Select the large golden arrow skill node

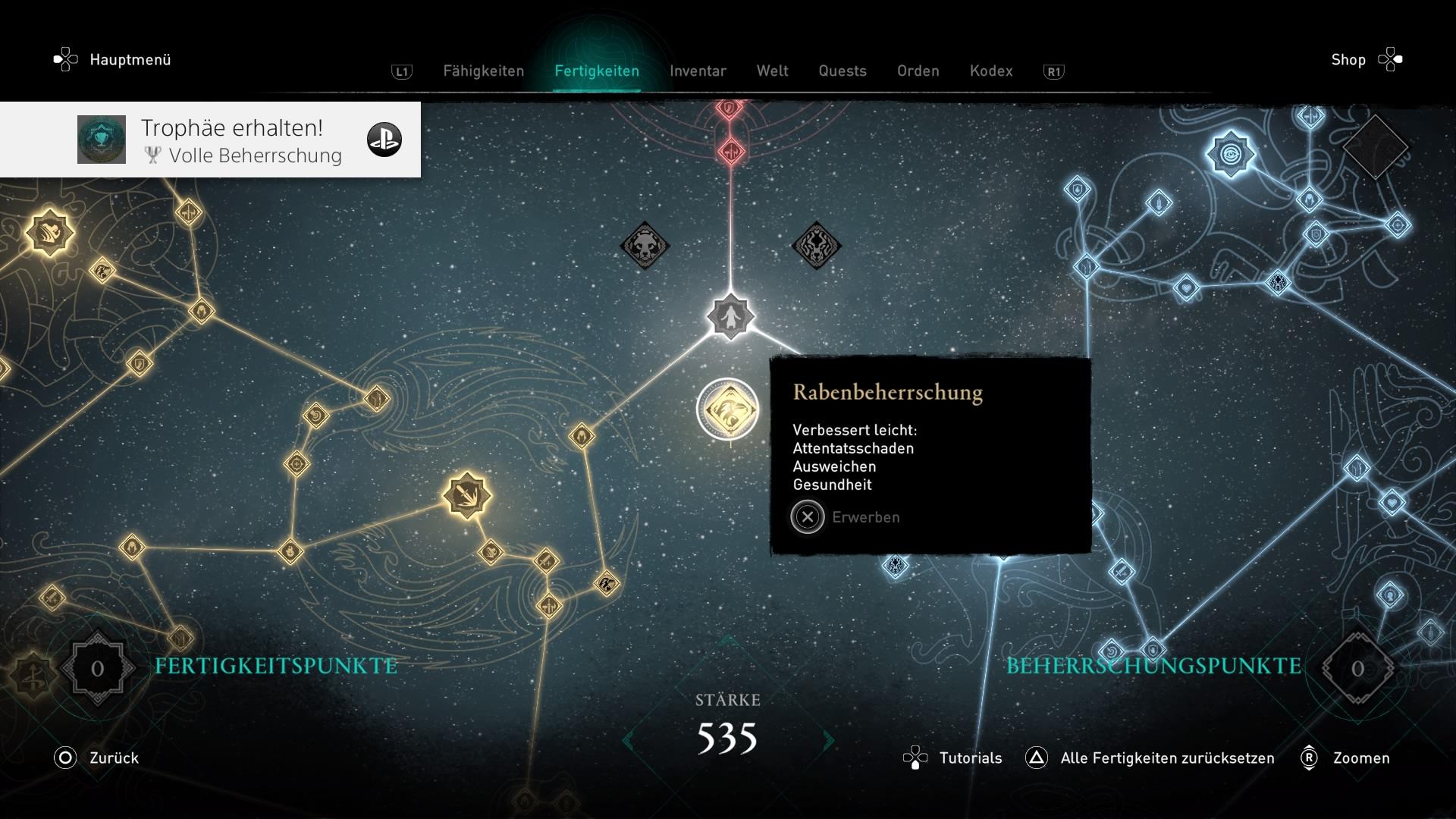(466, 496)
